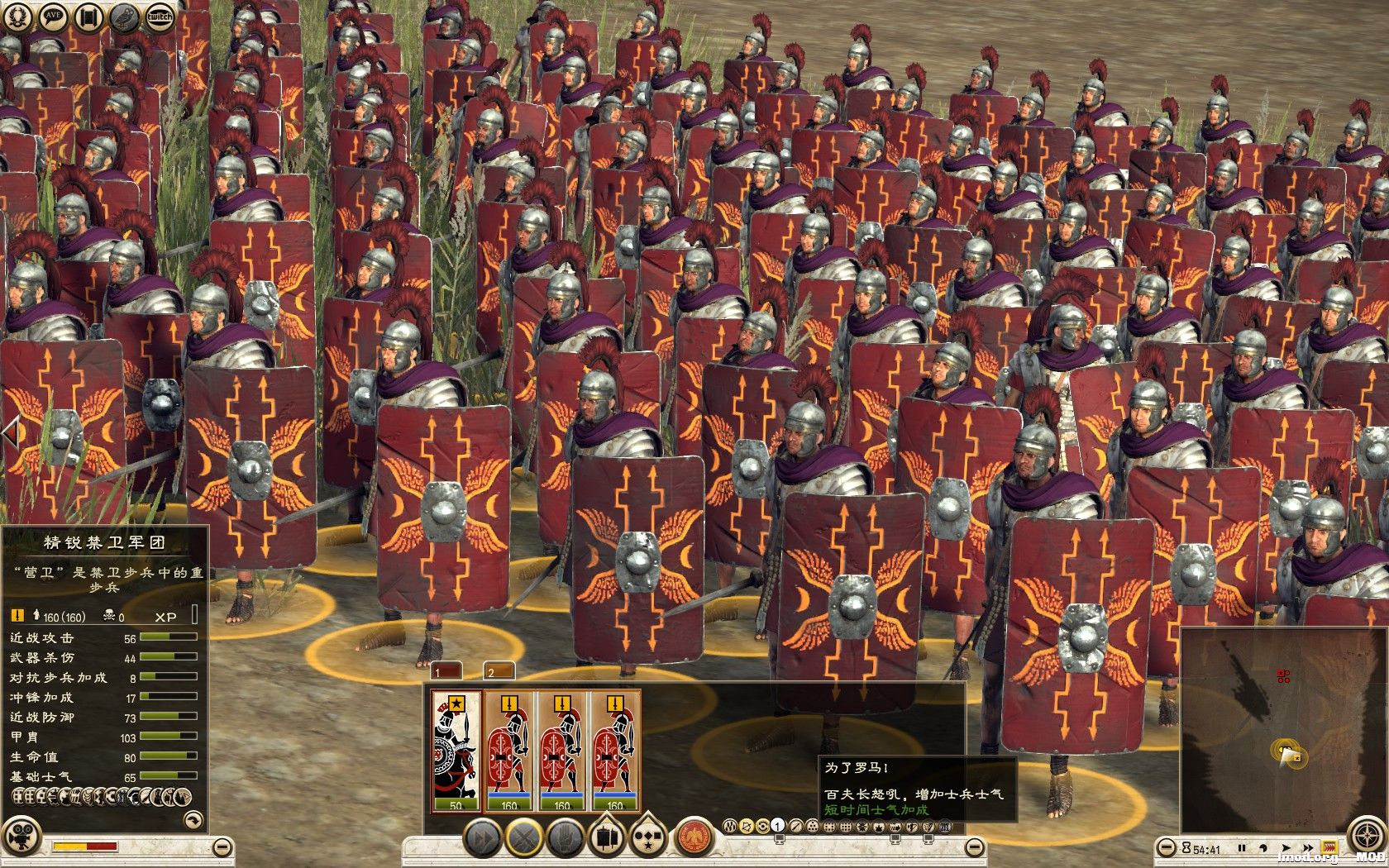Click on the battlefield minimap

point(1283,729)
